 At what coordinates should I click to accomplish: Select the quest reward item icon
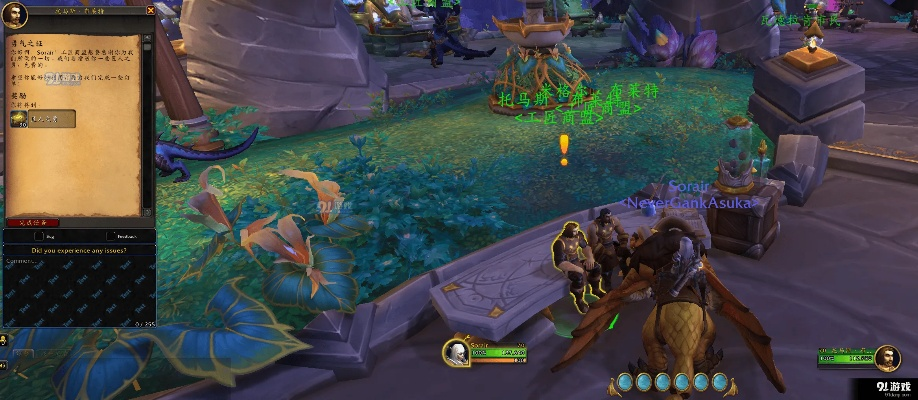pos(19,119)
